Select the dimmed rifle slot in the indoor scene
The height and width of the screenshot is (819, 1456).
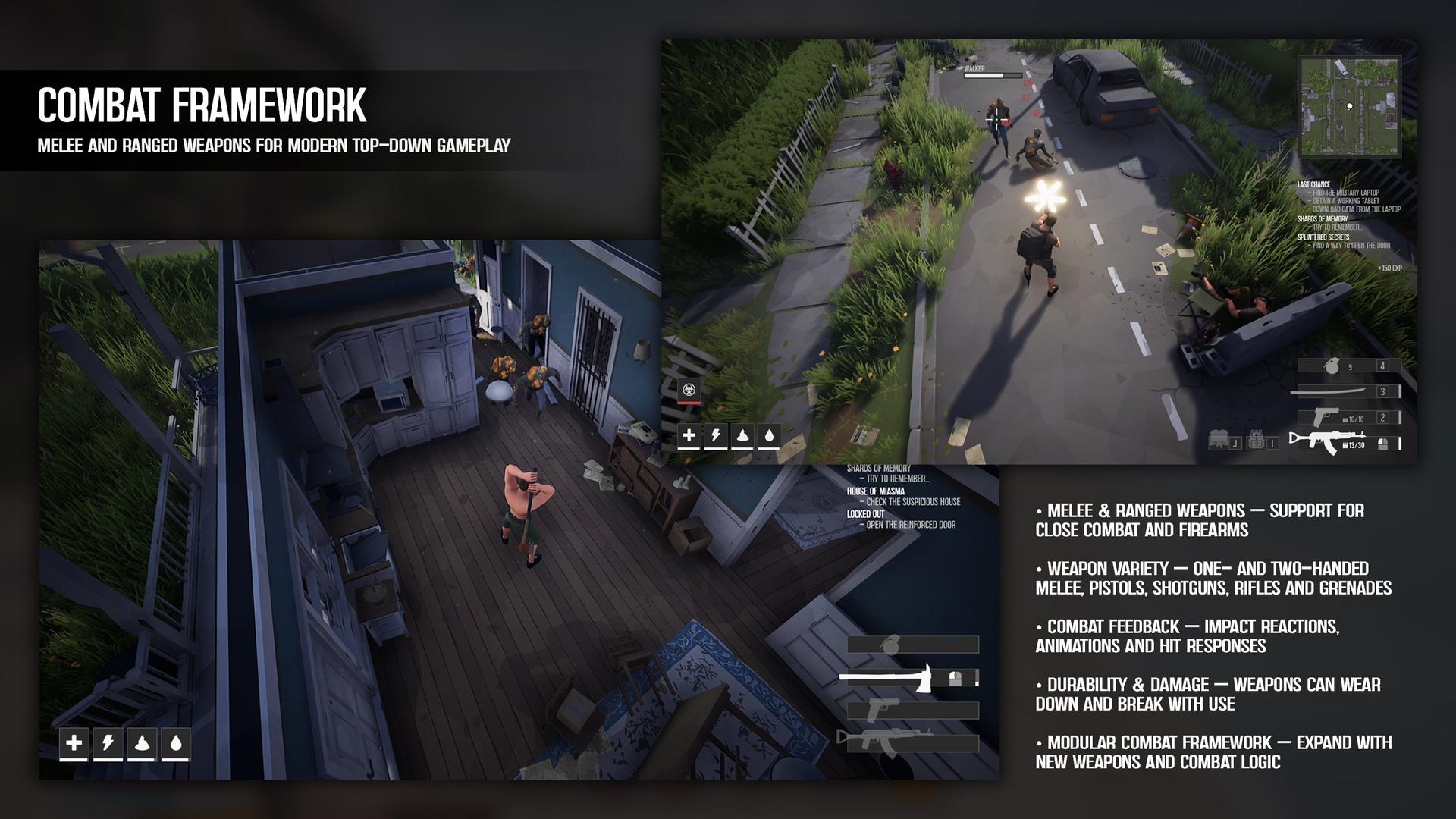tap(908, 742)
